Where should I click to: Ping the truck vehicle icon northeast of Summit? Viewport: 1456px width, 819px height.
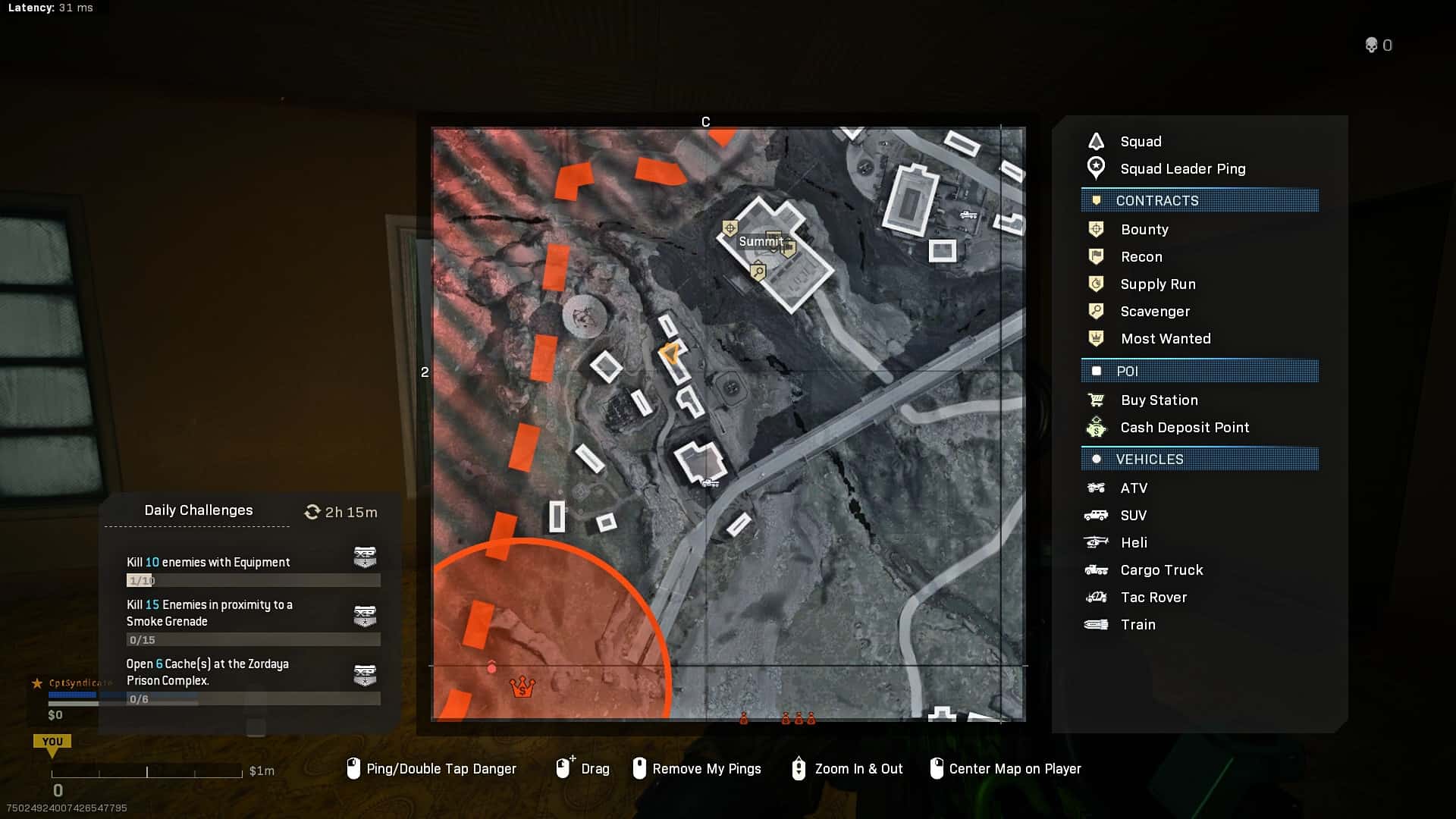(x=968, y=215)
